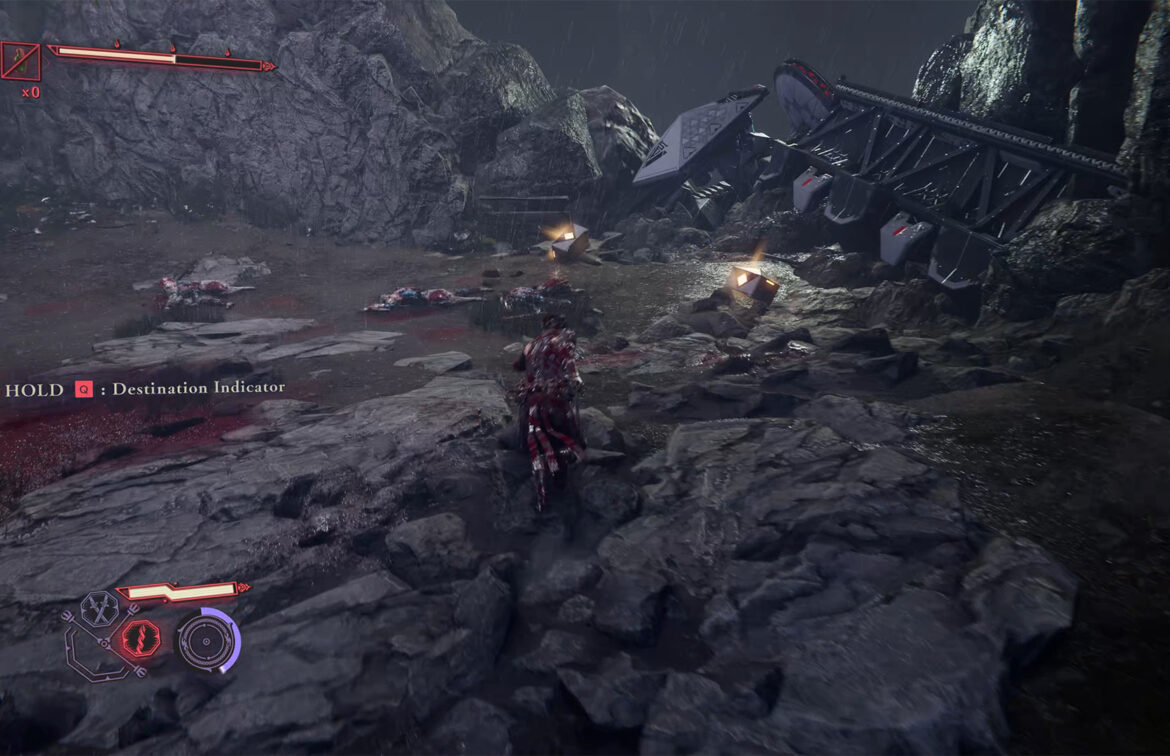
Task: Click the circular purple-ringed gauge icon
Action: click(207, 640)
